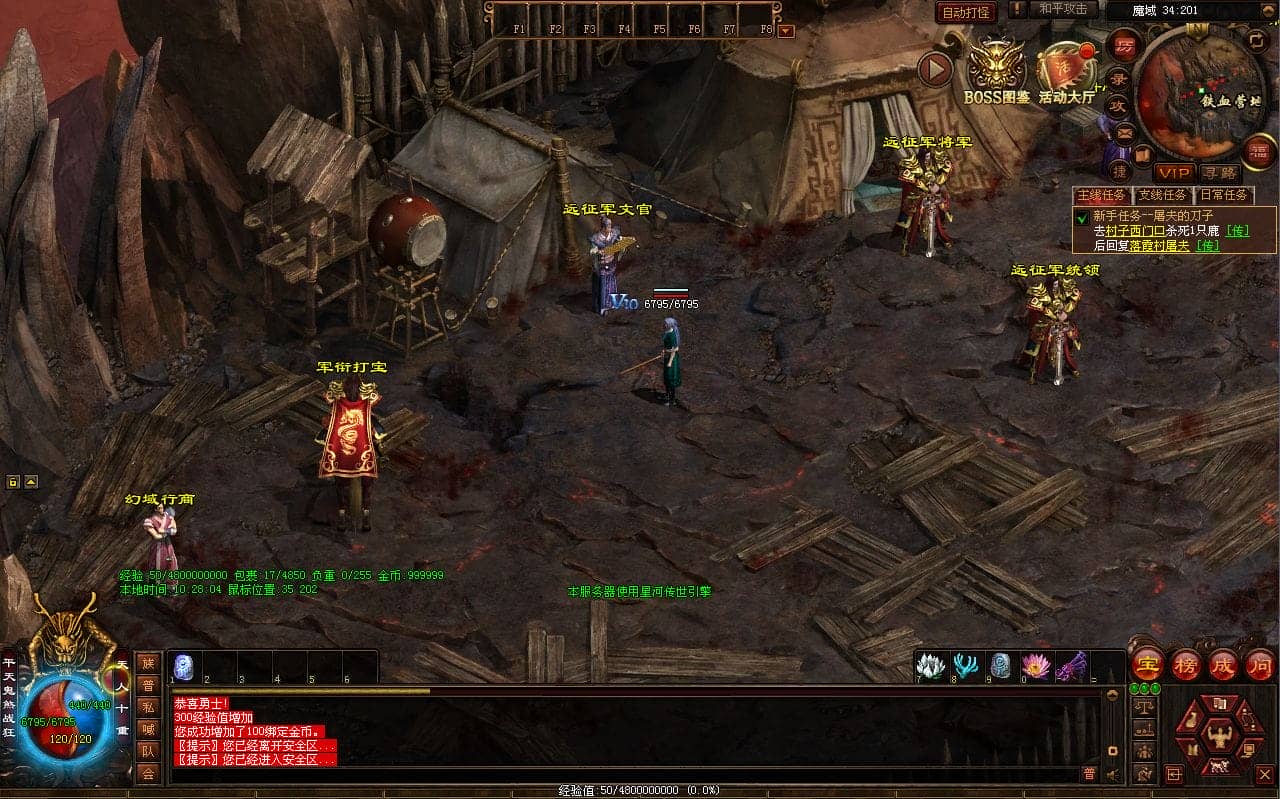This screenshot has width=1280, height=799.
Task: Activate the 寻路 pathfinding button
Action: click(1218, 173)
